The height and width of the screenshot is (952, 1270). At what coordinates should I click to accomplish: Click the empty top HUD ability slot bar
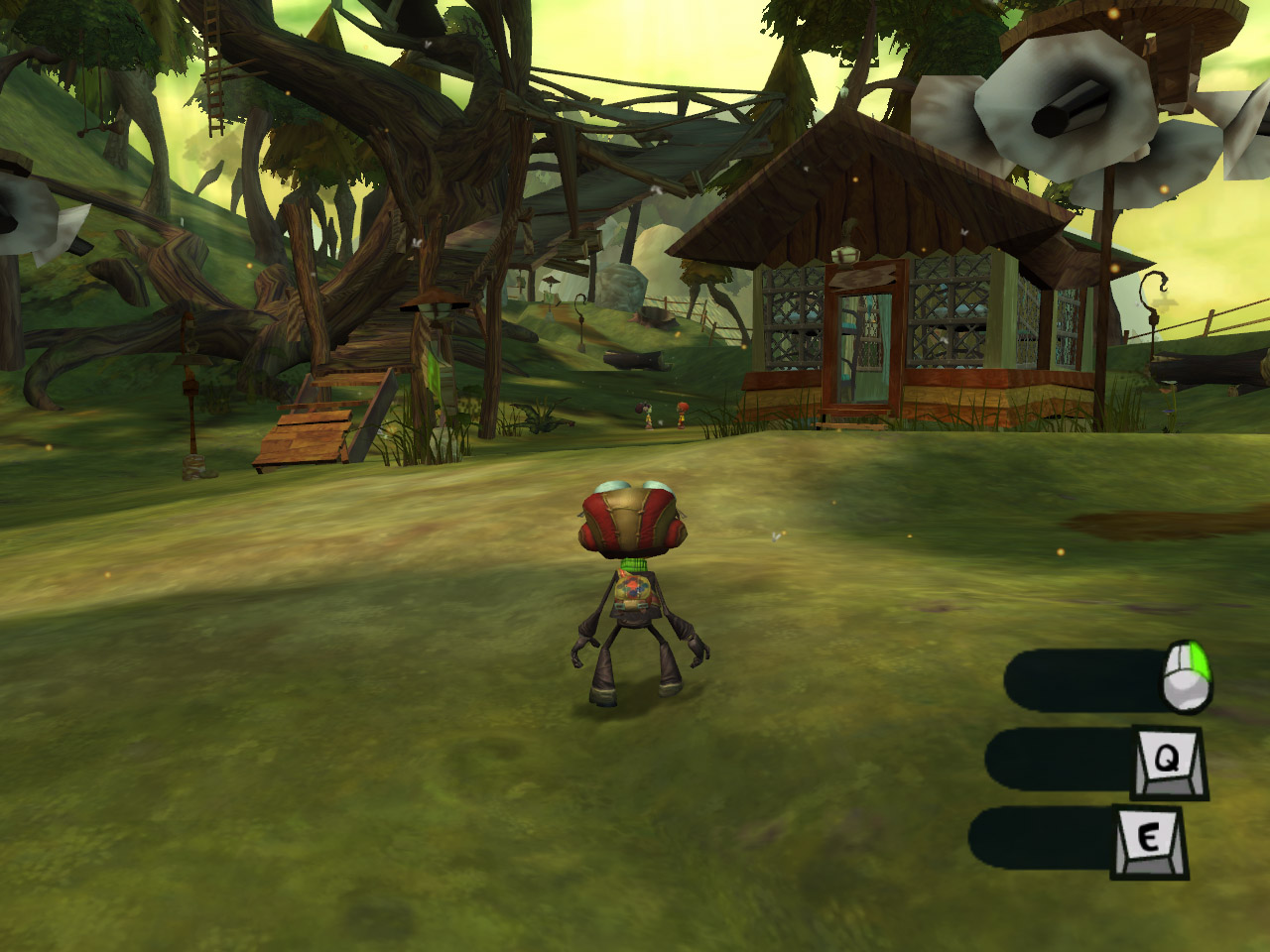tap(1081, 676)
